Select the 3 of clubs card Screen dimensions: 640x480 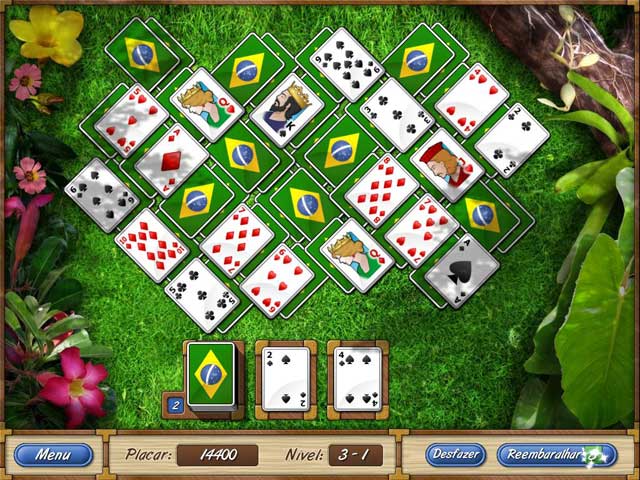click(x=397, y=113)
